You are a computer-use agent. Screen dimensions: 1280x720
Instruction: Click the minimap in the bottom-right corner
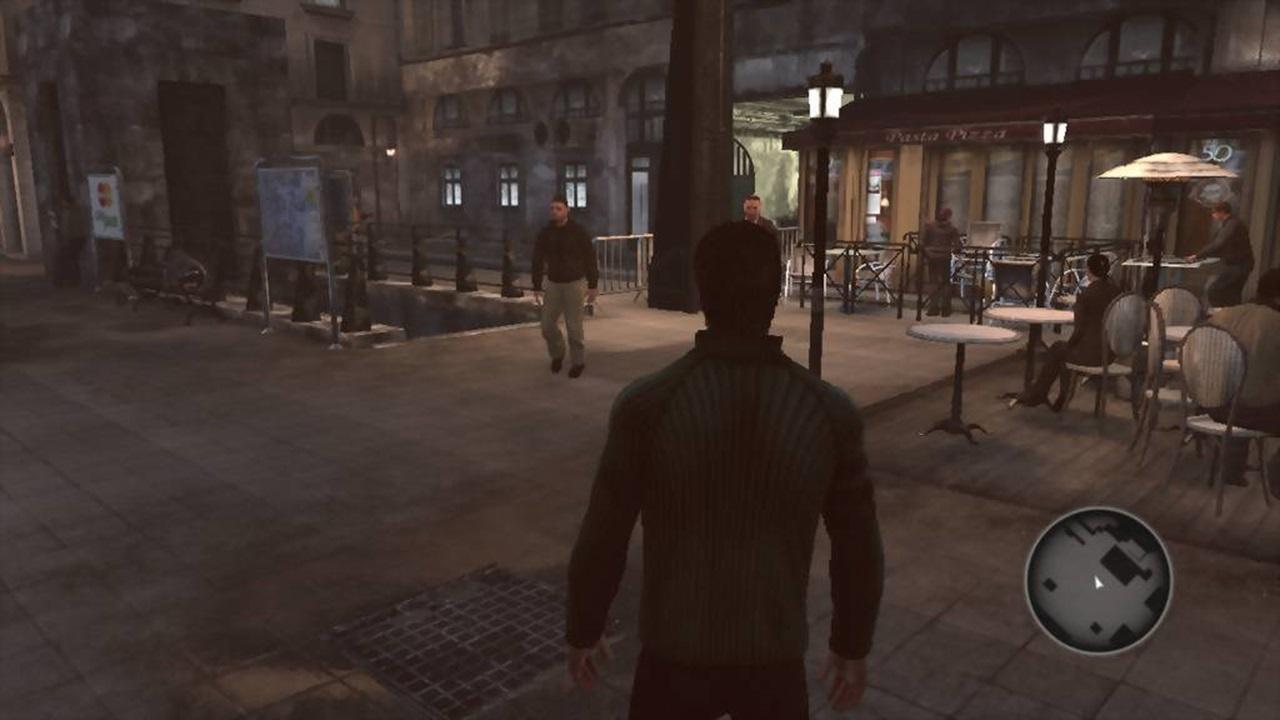[x=1100, y=580]
